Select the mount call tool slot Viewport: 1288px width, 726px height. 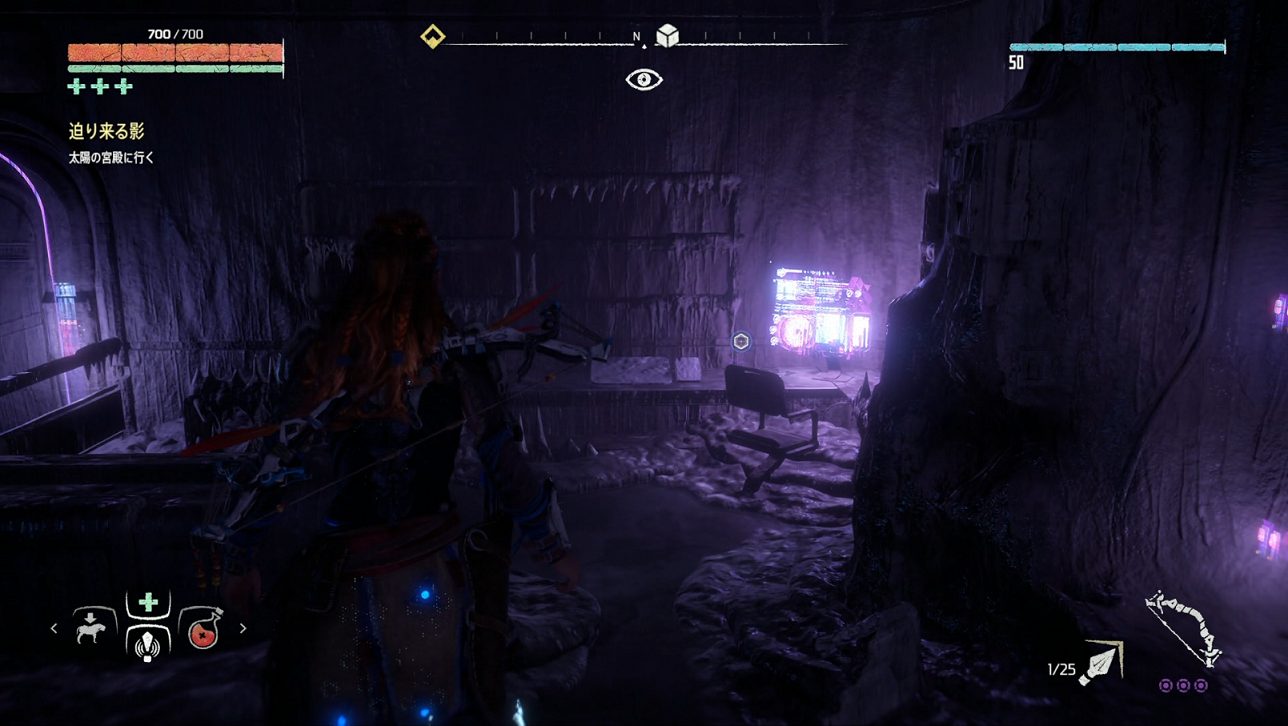(x=91, y=629)
